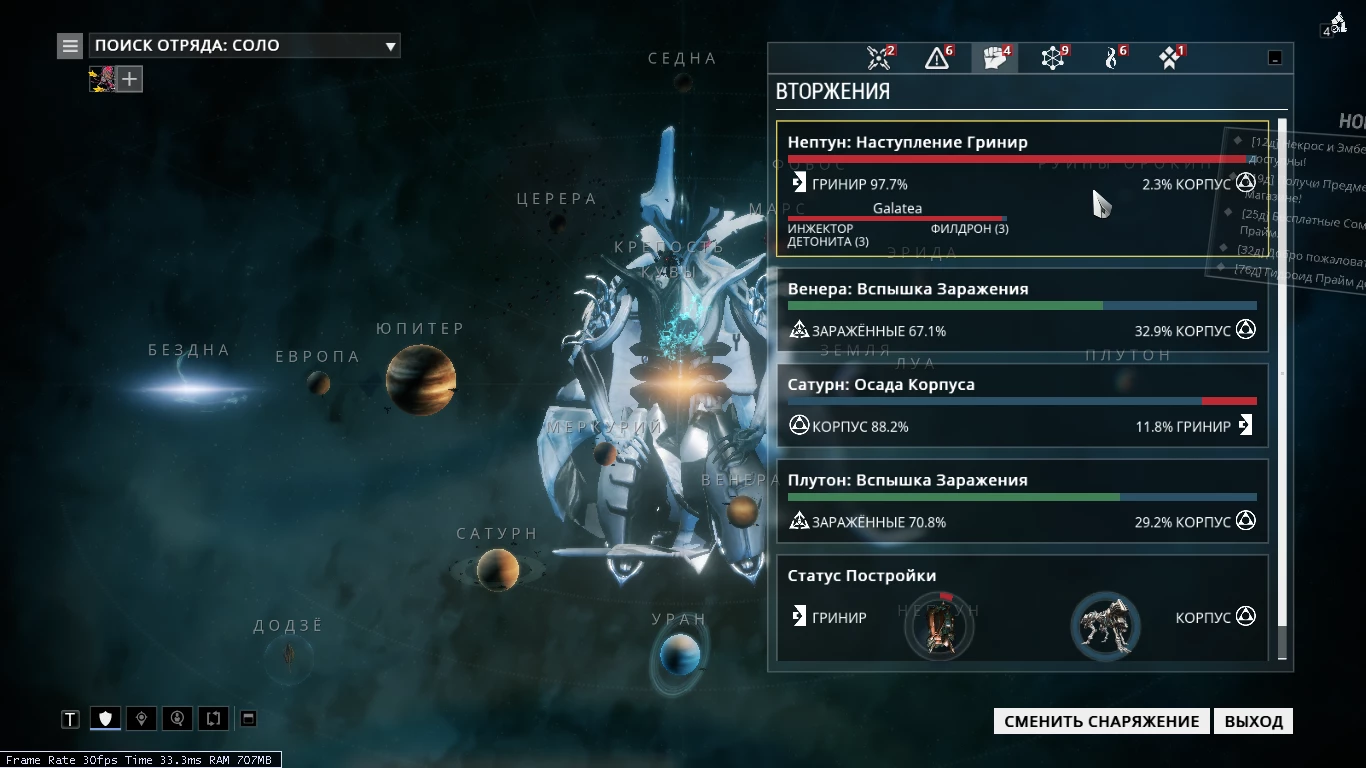Exit navigation with the 'Выход' button
Viewport: 1366px width, 768px height.
pos(1253,721)
